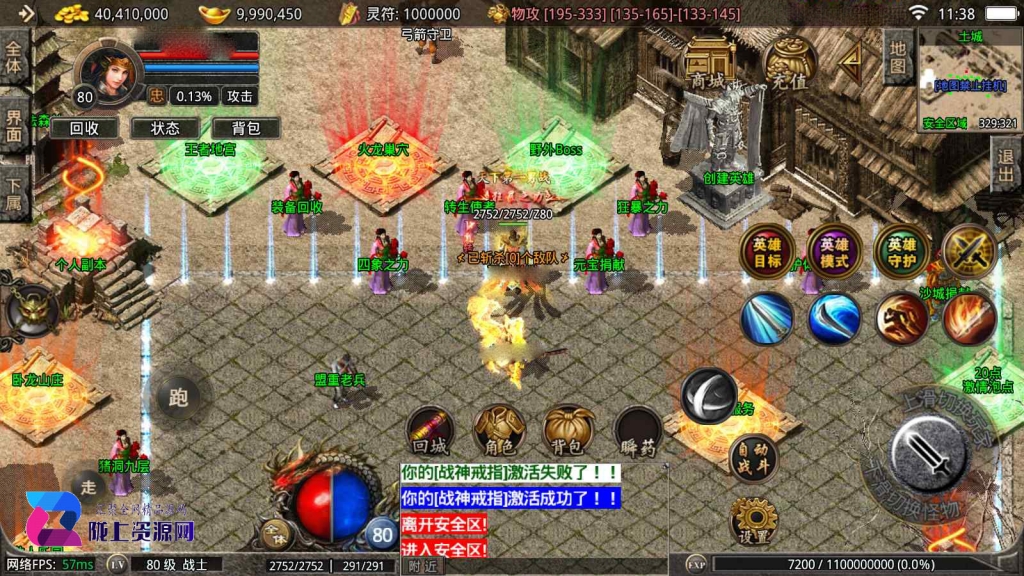Viewport: 1024px width, 576px height.
Task: Click the 退出 exit button
Action: pyautogui.click(x=1005, y=165)
